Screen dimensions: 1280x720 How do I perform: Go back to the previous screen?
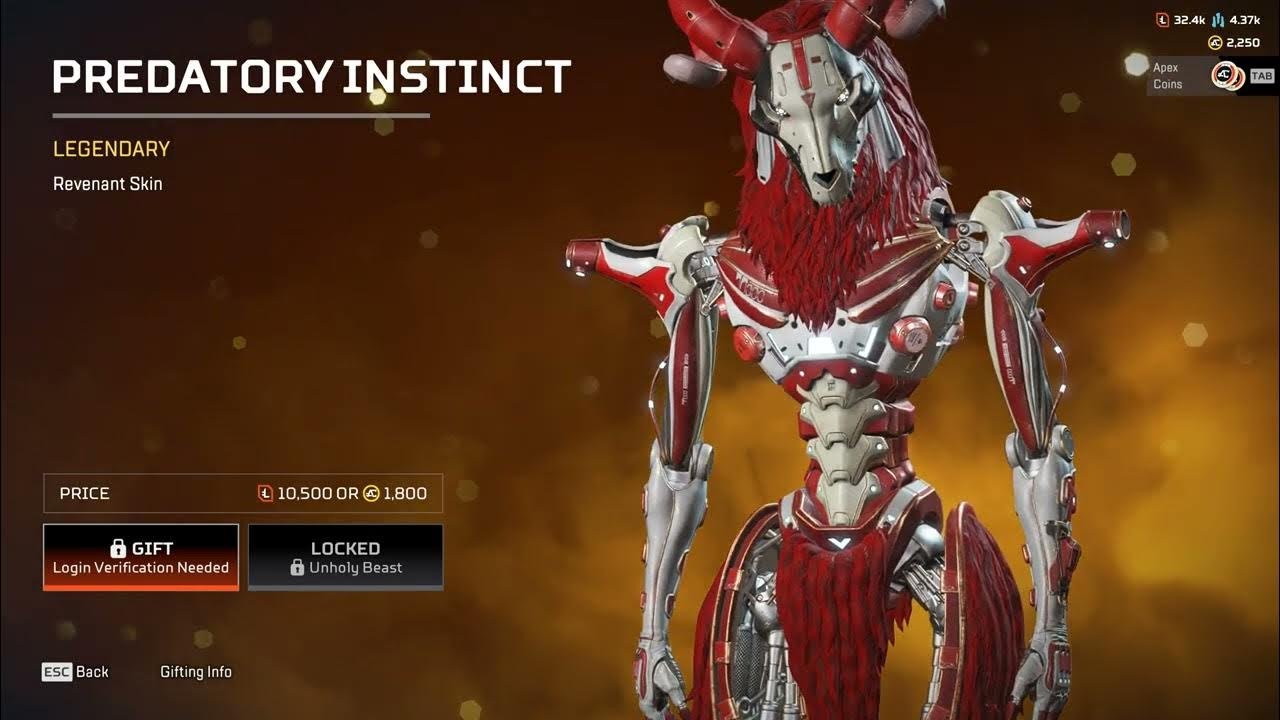pyautogui.click(x=75, y=672)
